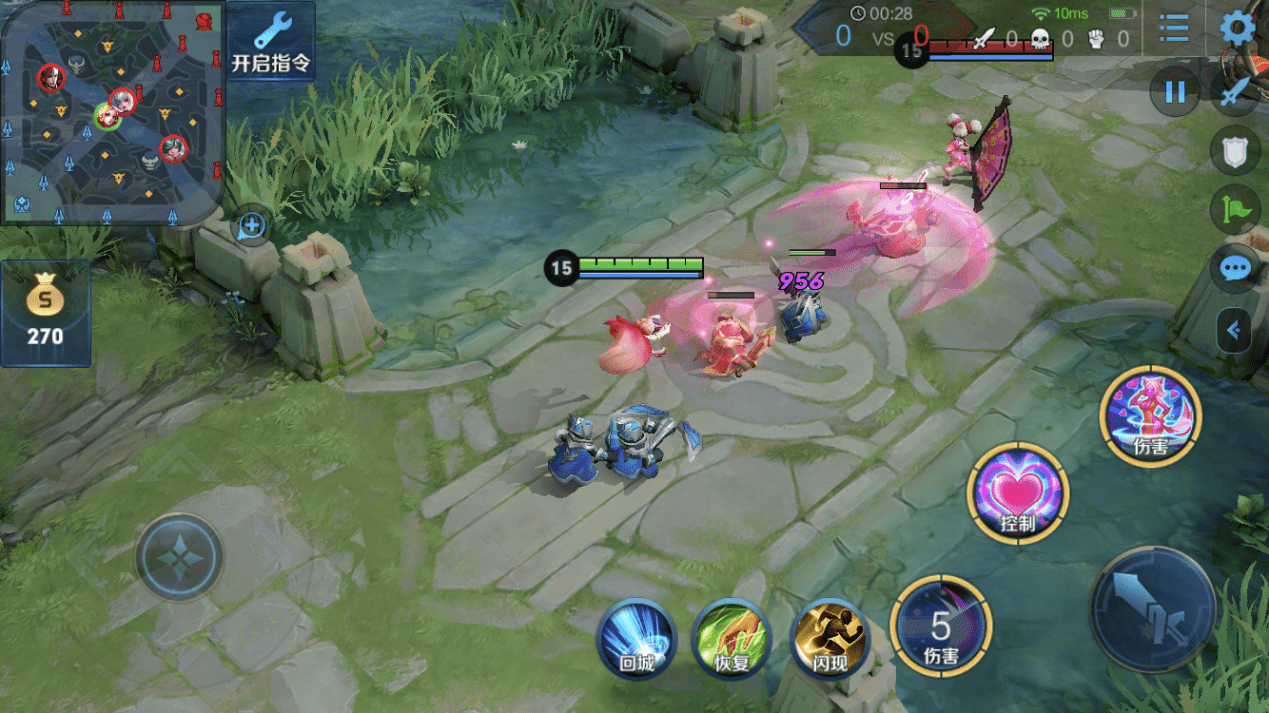Collapse the side panel with the arrow
1269x713 pixels.
click(x=1233, y=330)
